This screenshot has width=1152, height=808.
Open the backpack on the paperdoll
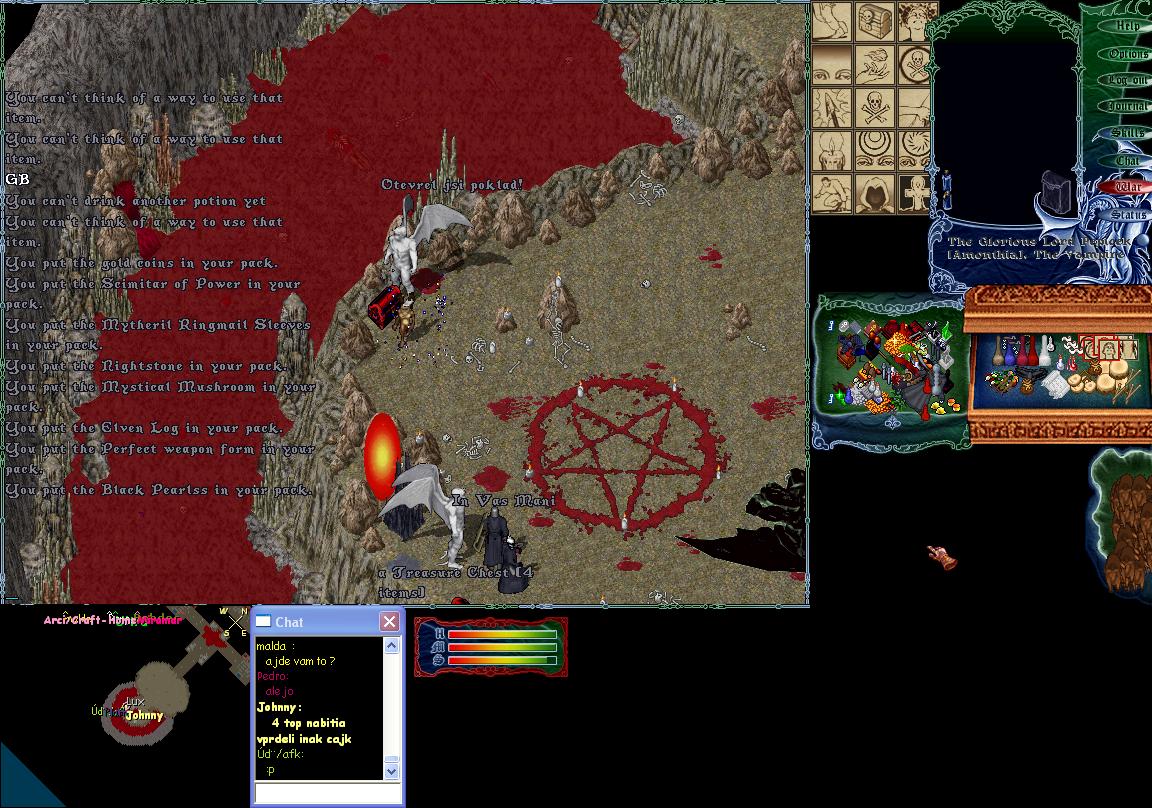(1055, 190)
